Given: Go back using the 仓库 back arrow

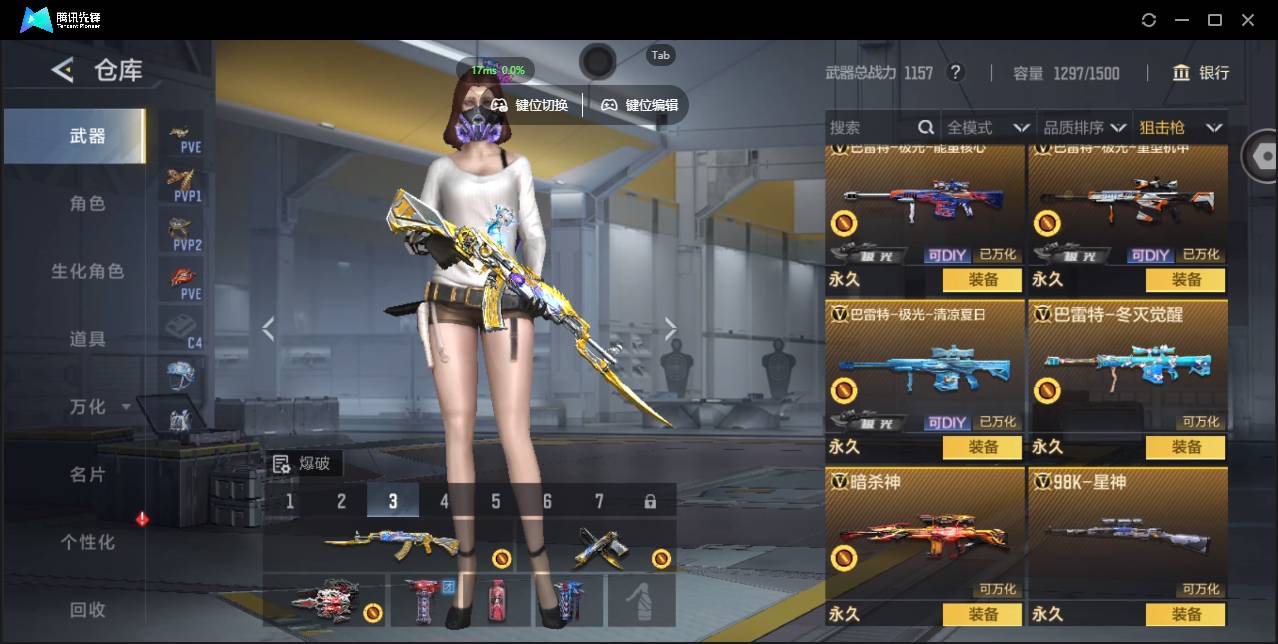Looking at the screenshot, I should [63, 70].
